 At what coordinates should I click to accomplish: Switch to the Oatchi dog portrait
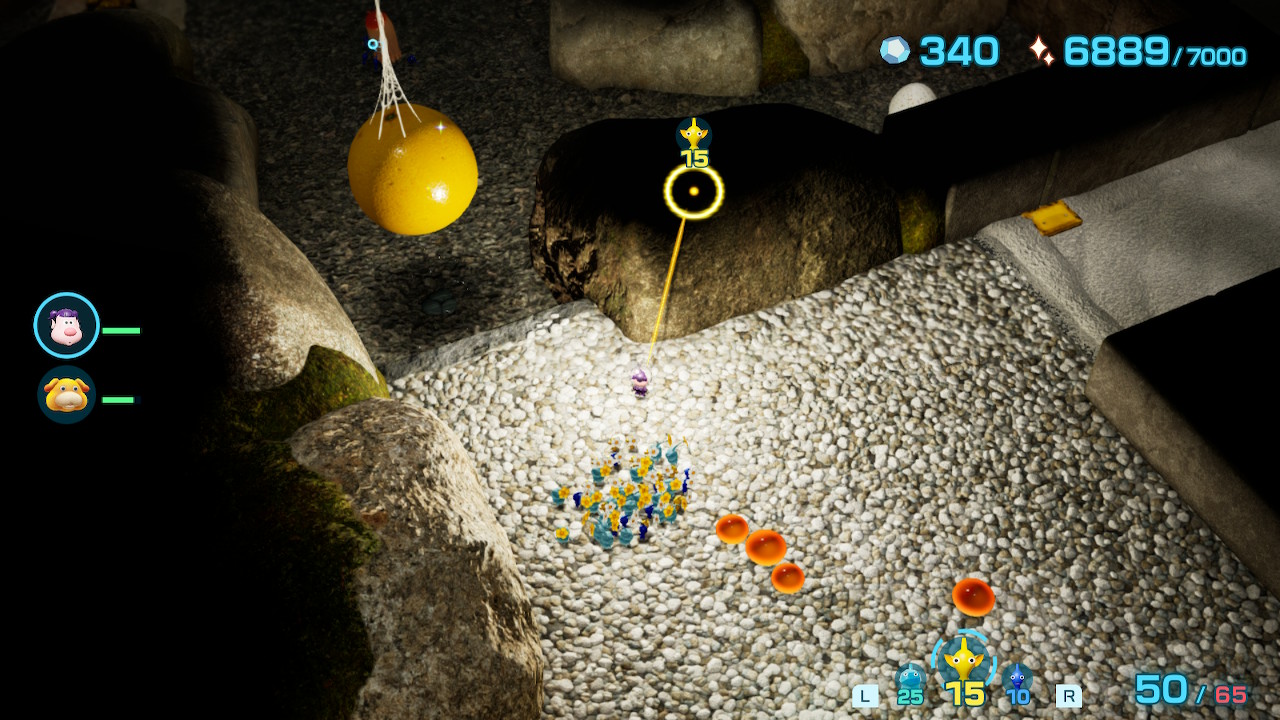(67, 395)
